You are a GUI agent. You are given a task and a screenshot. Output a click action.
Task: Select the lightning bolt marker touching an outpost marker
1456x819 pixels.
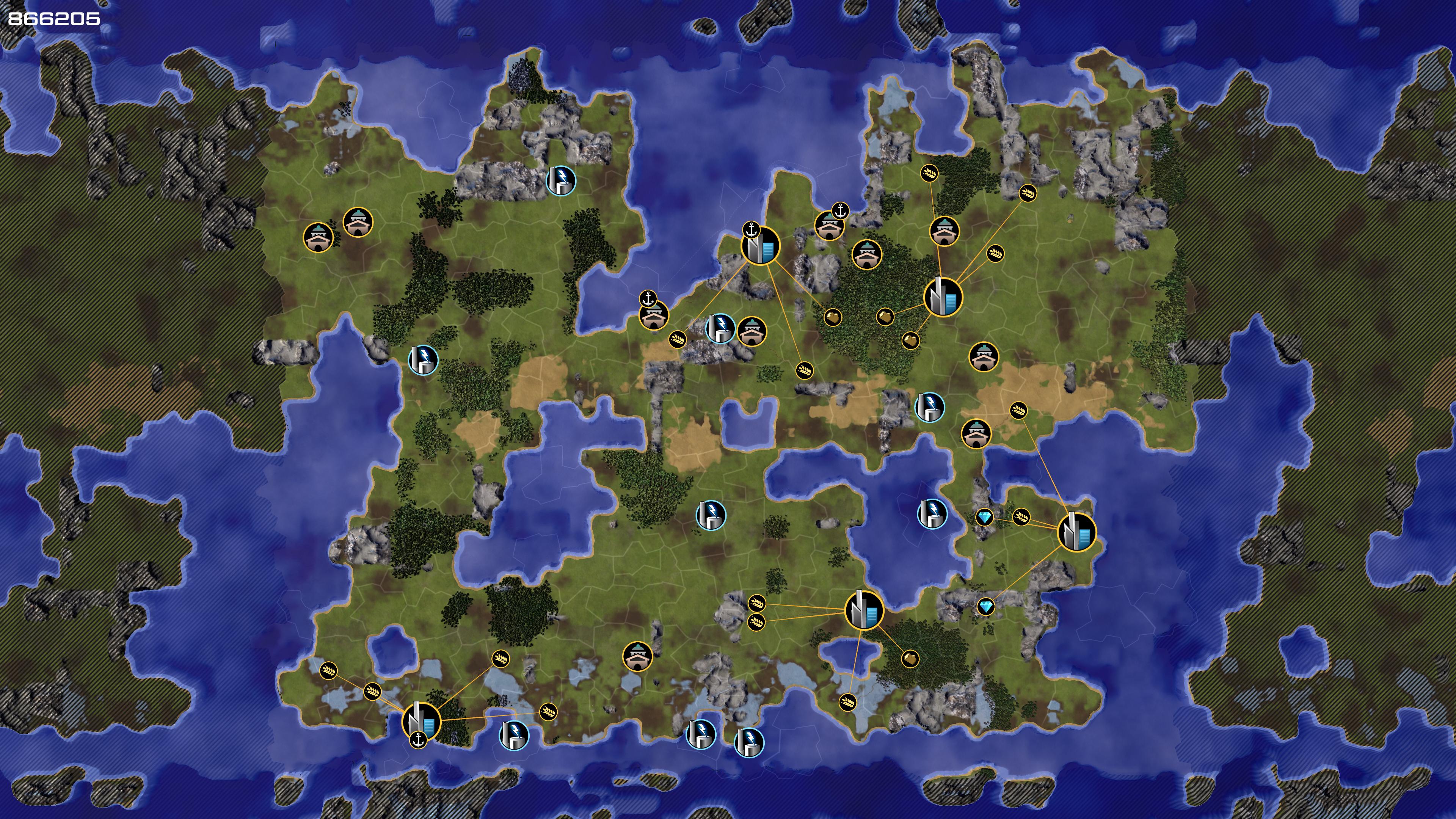(x=721, y=328)
